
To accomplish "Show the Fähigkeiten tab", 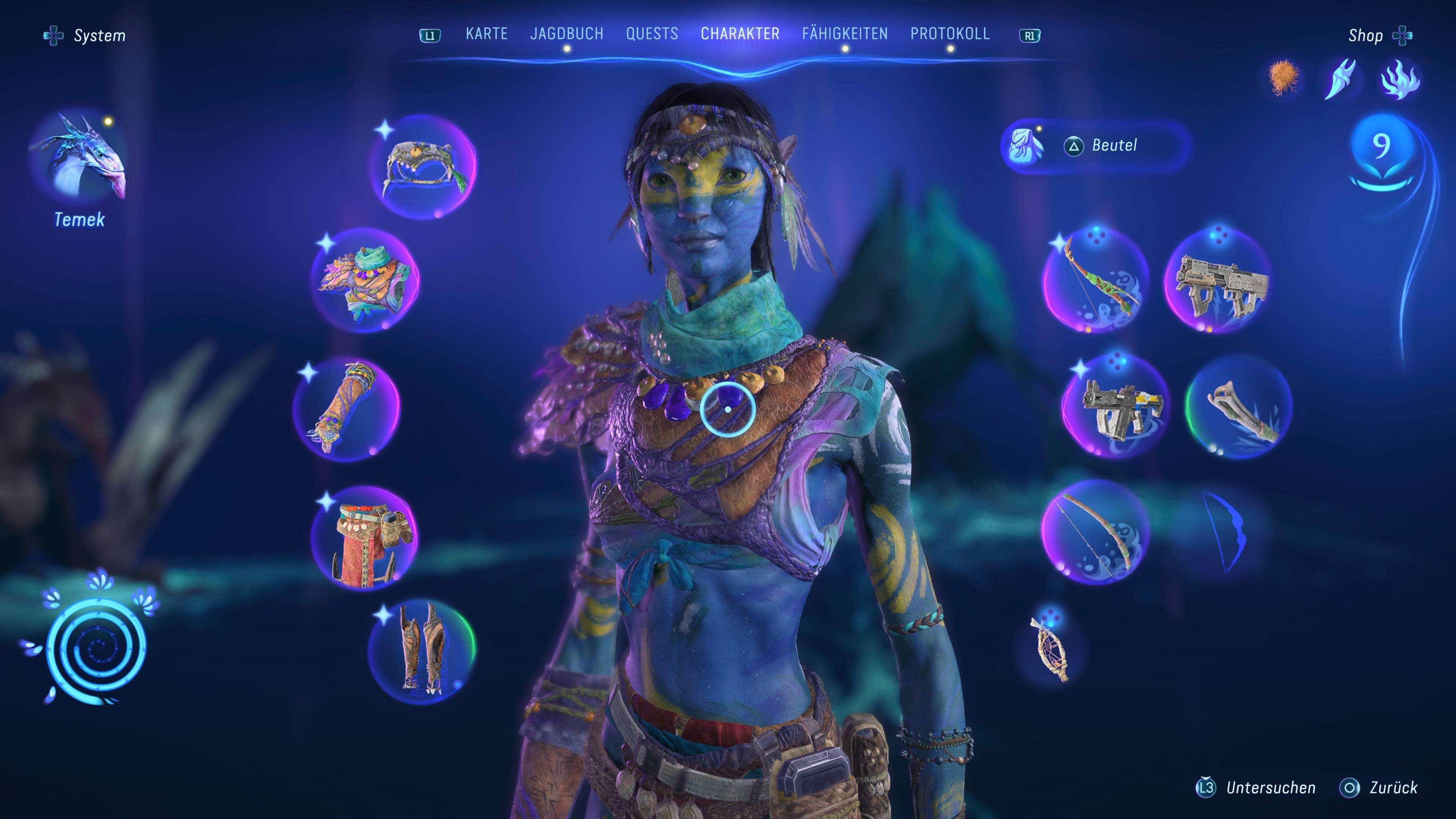I will (x=844, y=34).
